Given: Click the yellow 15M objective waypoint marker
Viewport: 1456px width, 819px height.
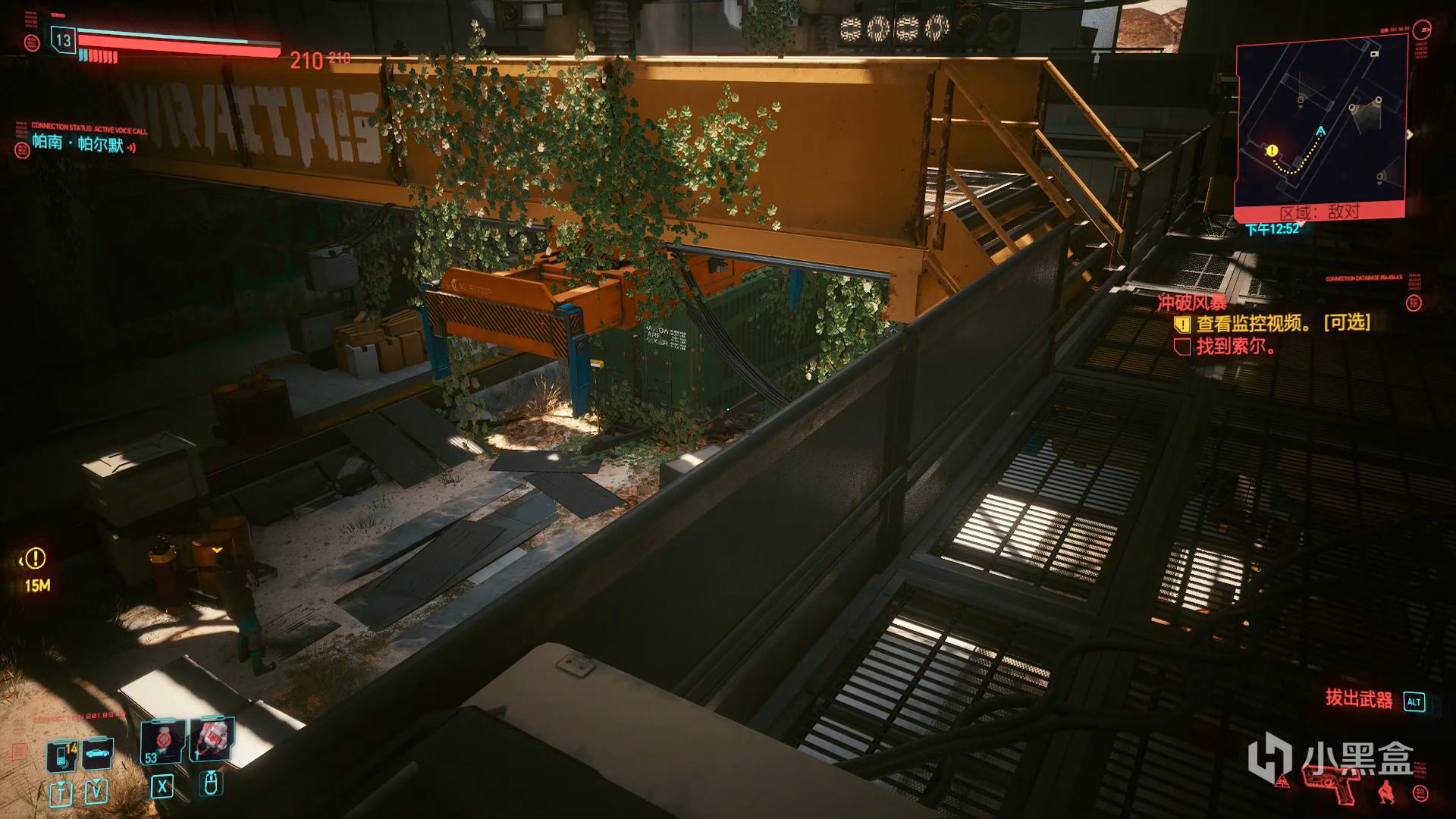Looking at the screenshot, I should coord(35,560).
